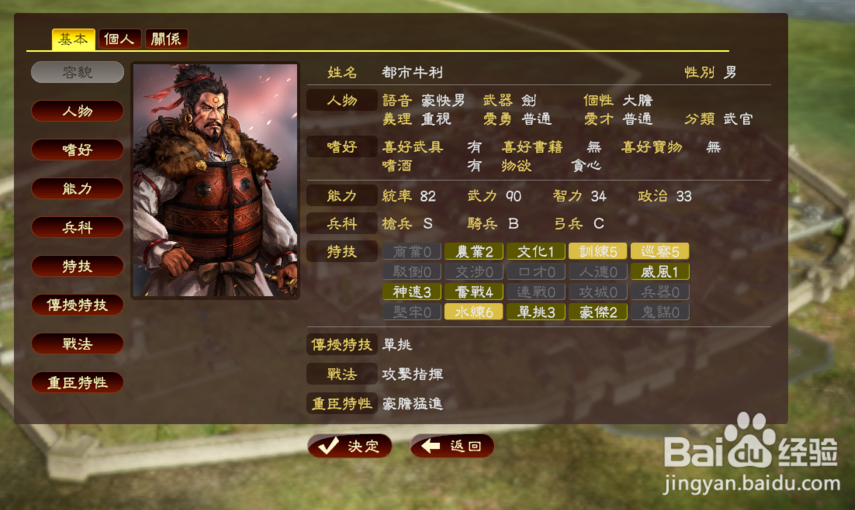Image resolution: width=855 pixels, height=510 pixels.
Task: Select the 水練6 skill tile
Action: pyautogui.click(x=473, y=312)
